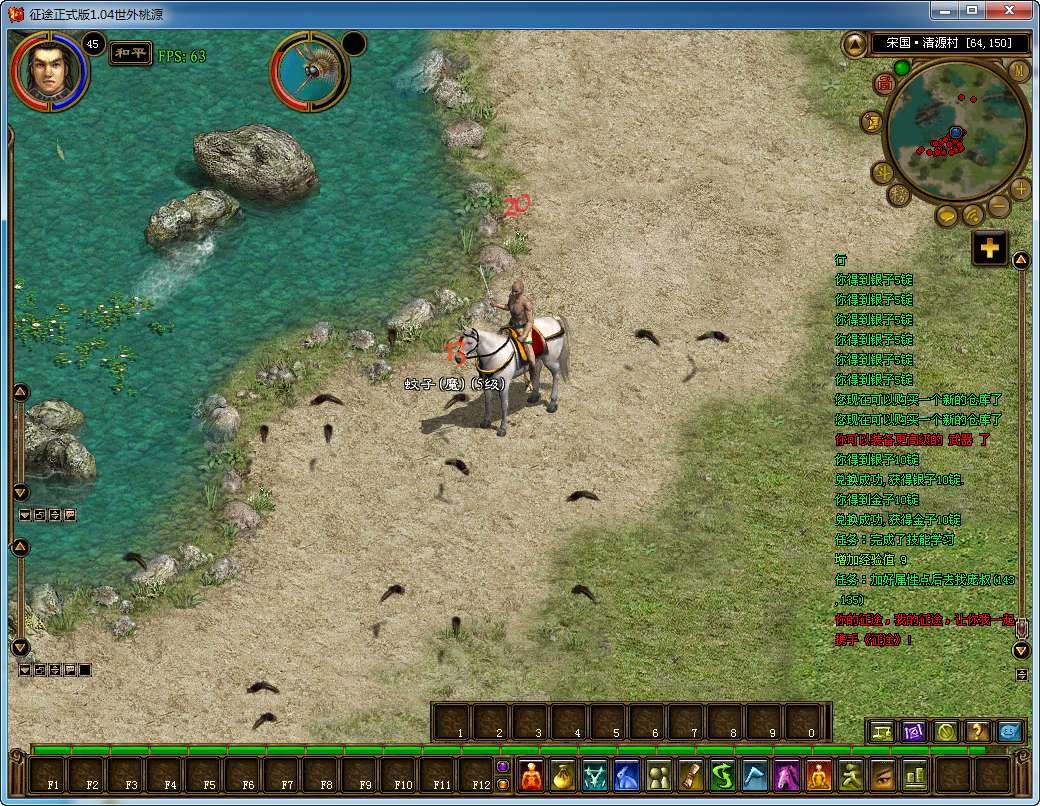Click the eye icon in the toolbar
1040x806 pixels.
[883, 776]
